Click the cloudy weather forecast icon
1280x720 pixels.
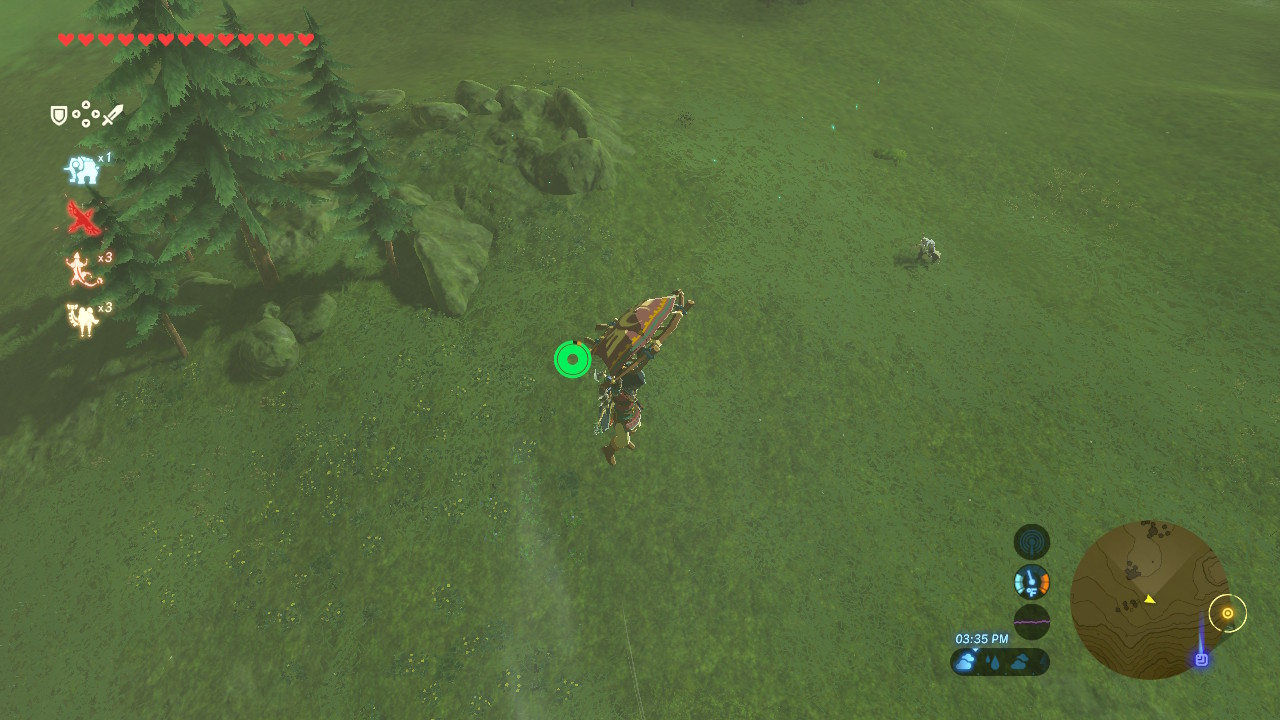click(962, 661)
